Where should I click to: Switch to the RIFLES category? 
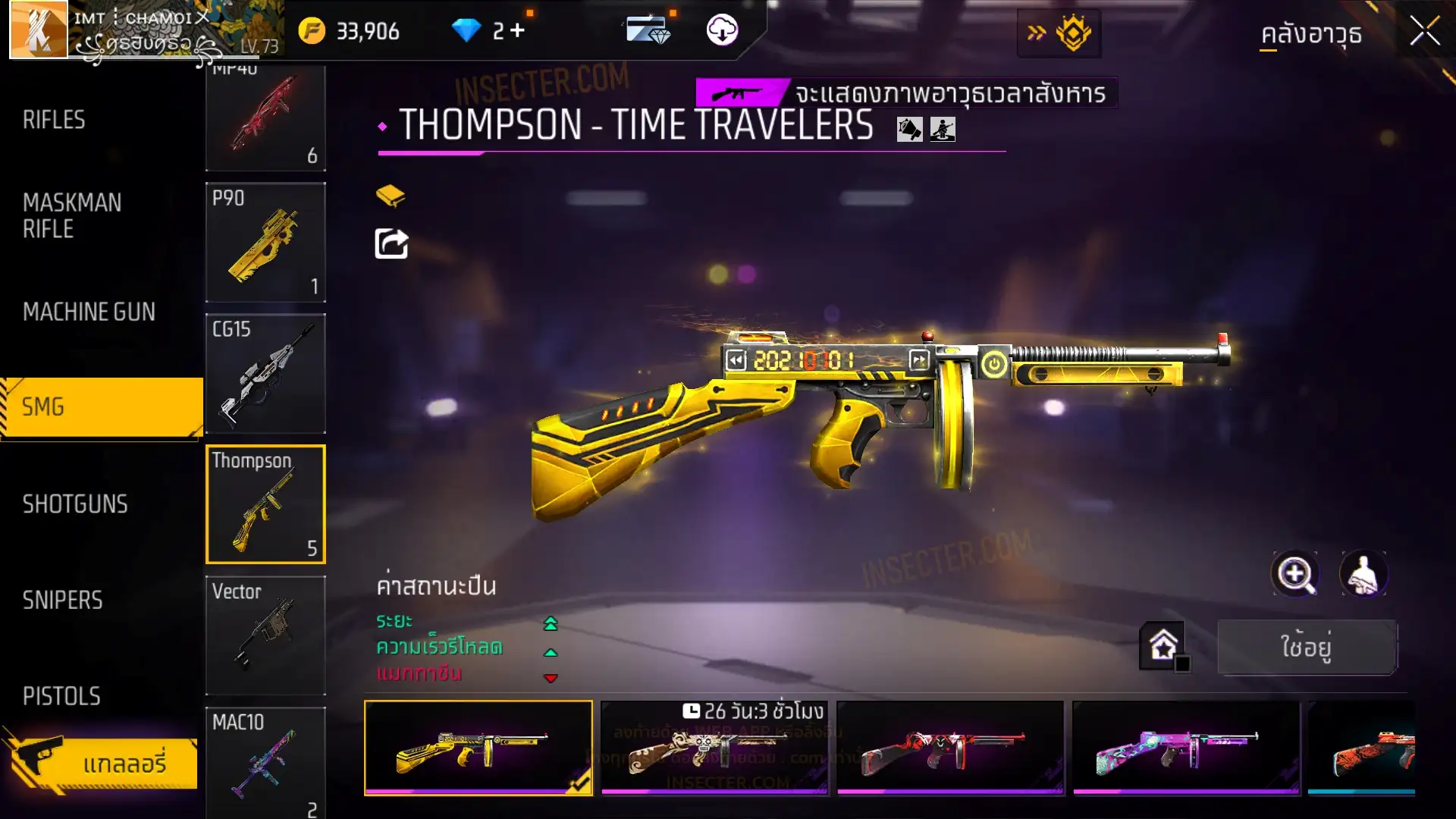click(55, 120)
